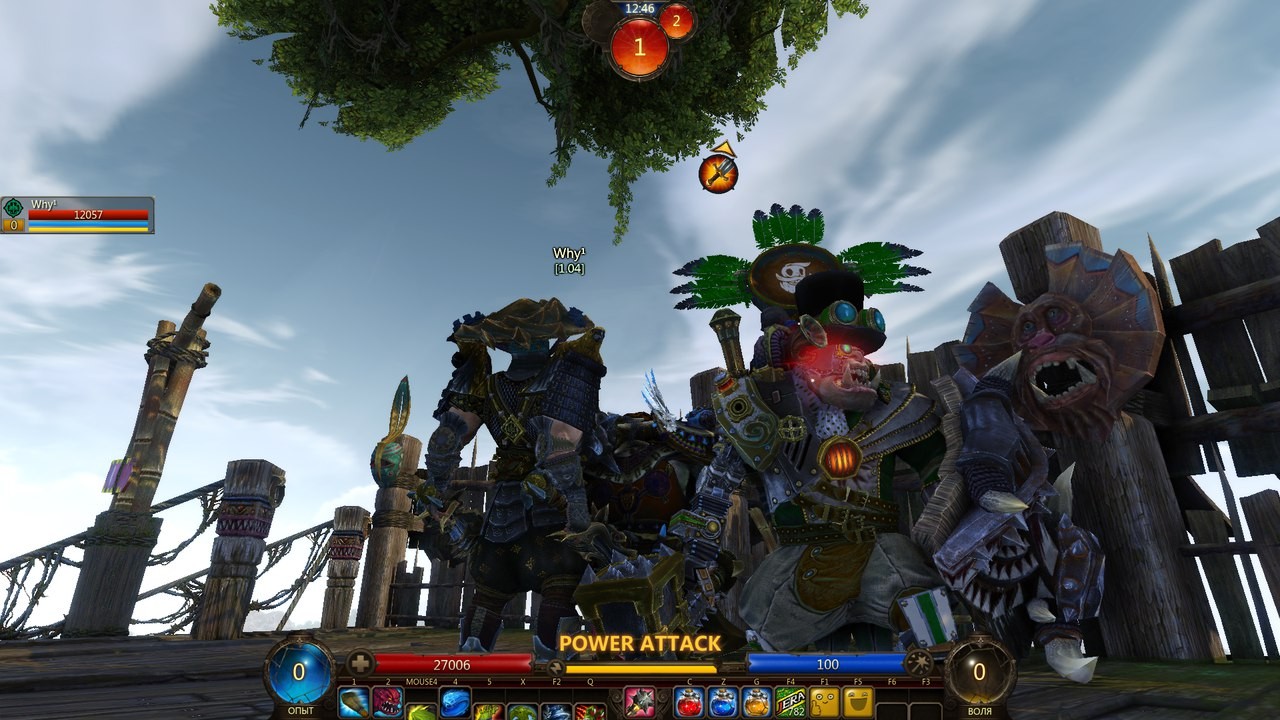Open the golden will orb
This screenshot has width=1280, height=720.
tap(980, 671)
